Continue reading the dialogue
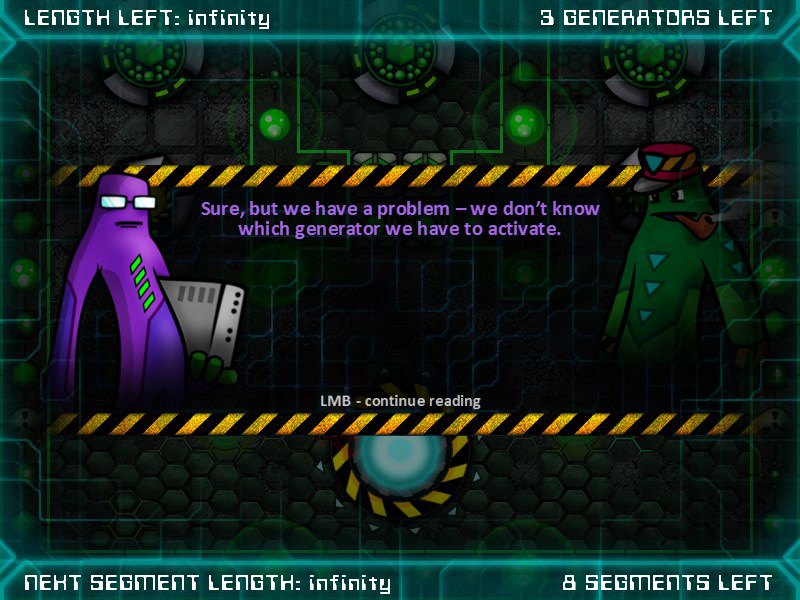Screen dimensions: 800x600 tap(400, 401)
